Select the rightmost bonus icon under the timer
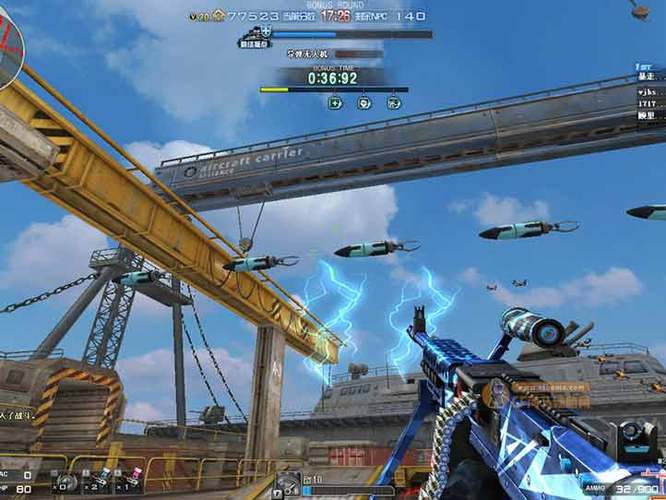The width and height of the screenshot is (666, 500). tap(393, 102)
